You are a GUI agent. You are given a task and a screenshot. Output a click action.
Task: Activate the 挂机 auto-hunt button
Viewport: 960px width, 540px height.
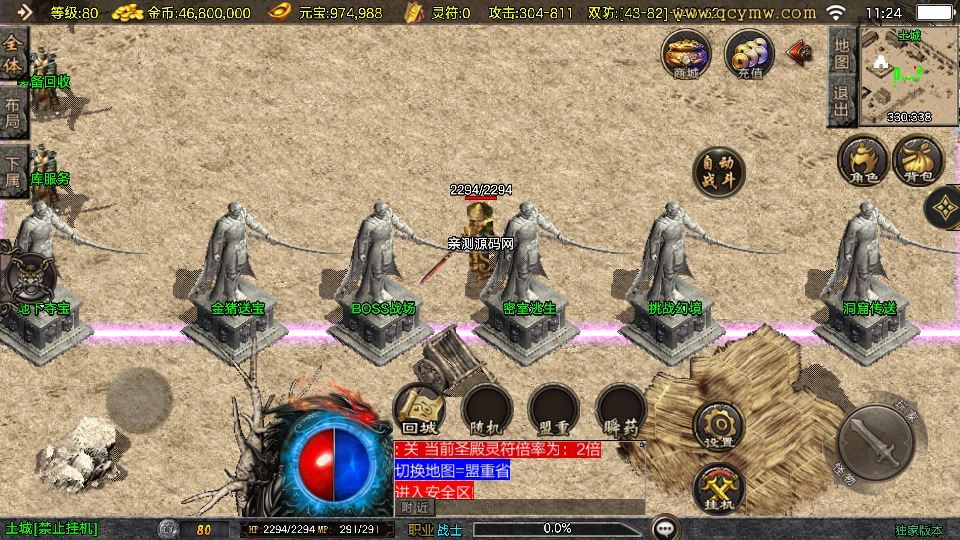coord(718,488)
